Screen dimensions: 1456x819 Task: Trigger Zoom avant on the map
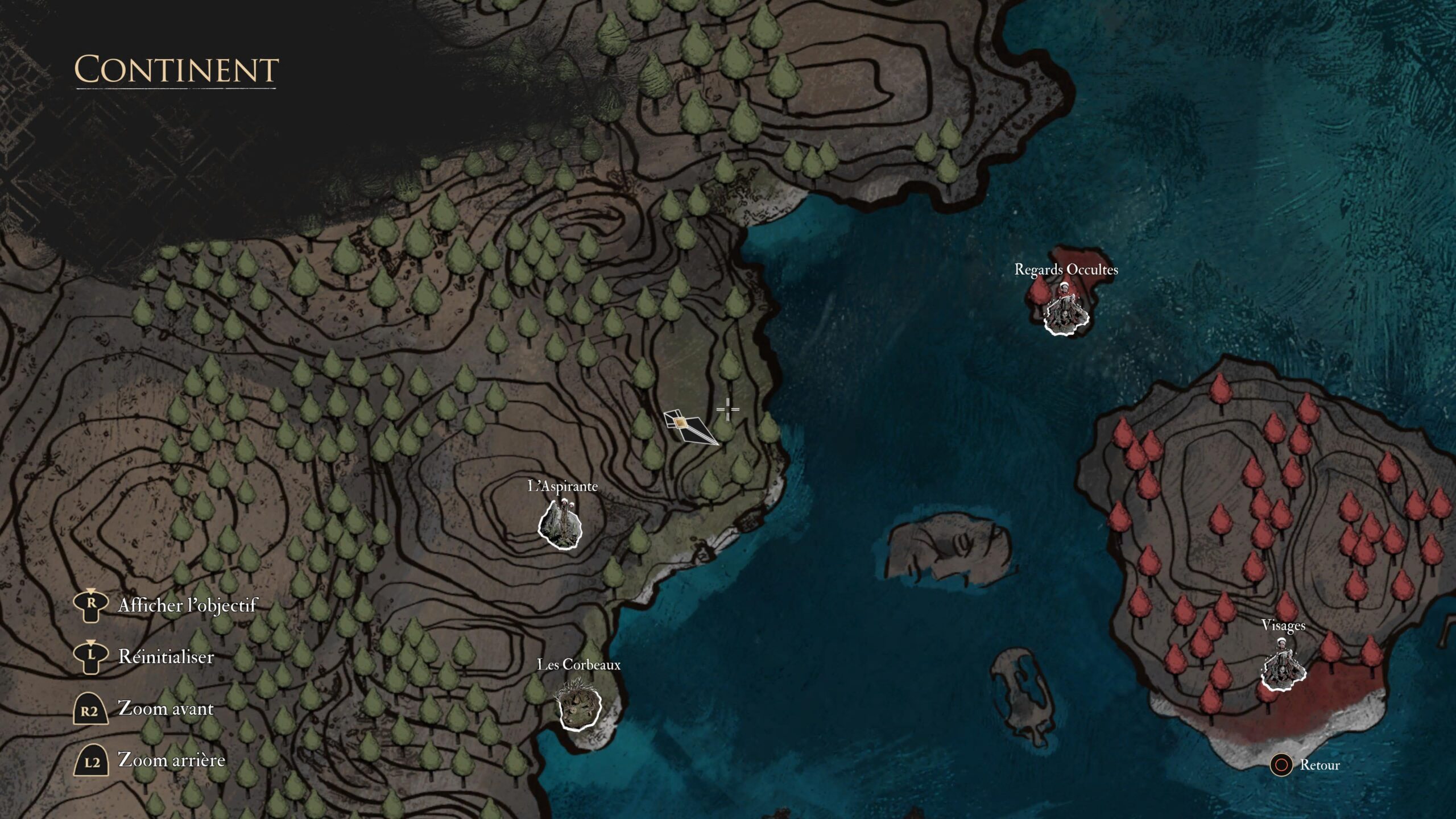pos(166,709)
